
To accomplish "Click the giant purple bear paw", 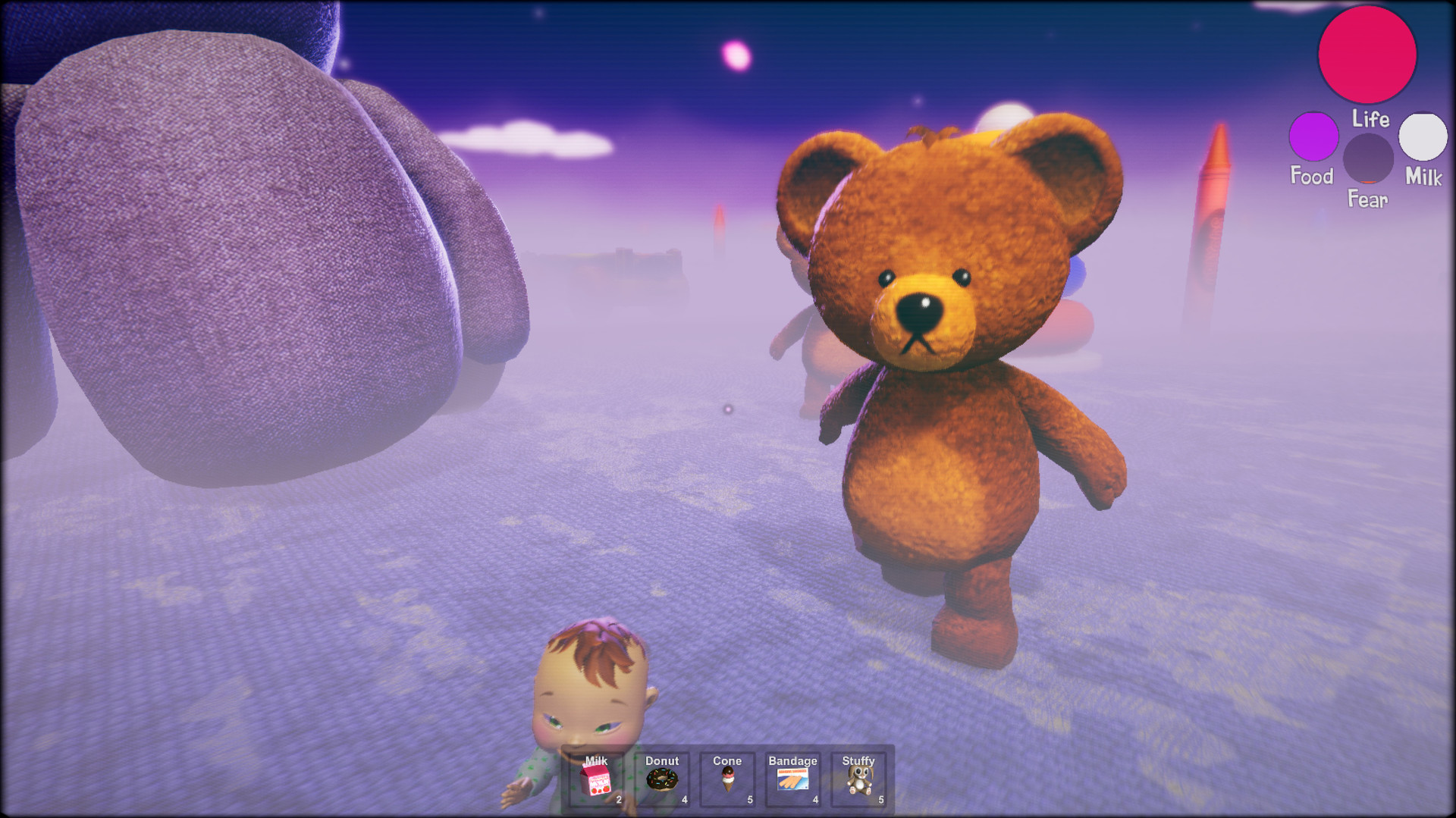I will tap(227, 227).
